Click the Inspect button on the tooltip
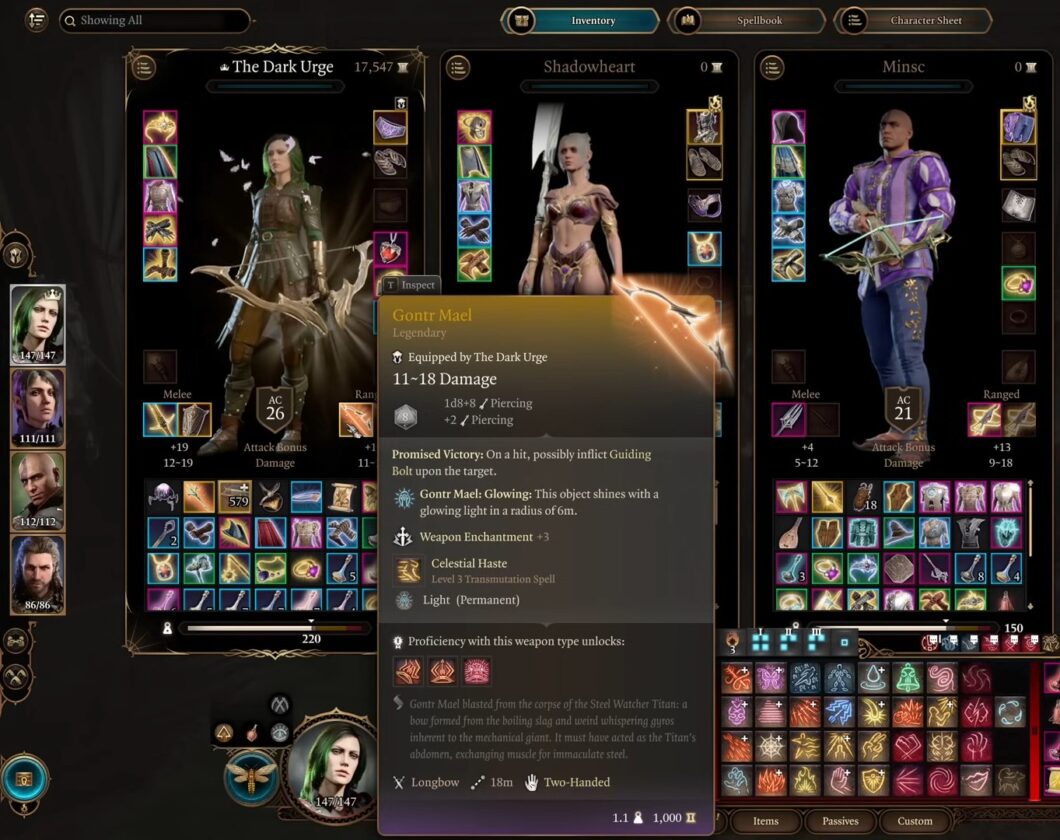This screenshot has height=840, width=1060. pyautogui.click(x=410, y=285)
